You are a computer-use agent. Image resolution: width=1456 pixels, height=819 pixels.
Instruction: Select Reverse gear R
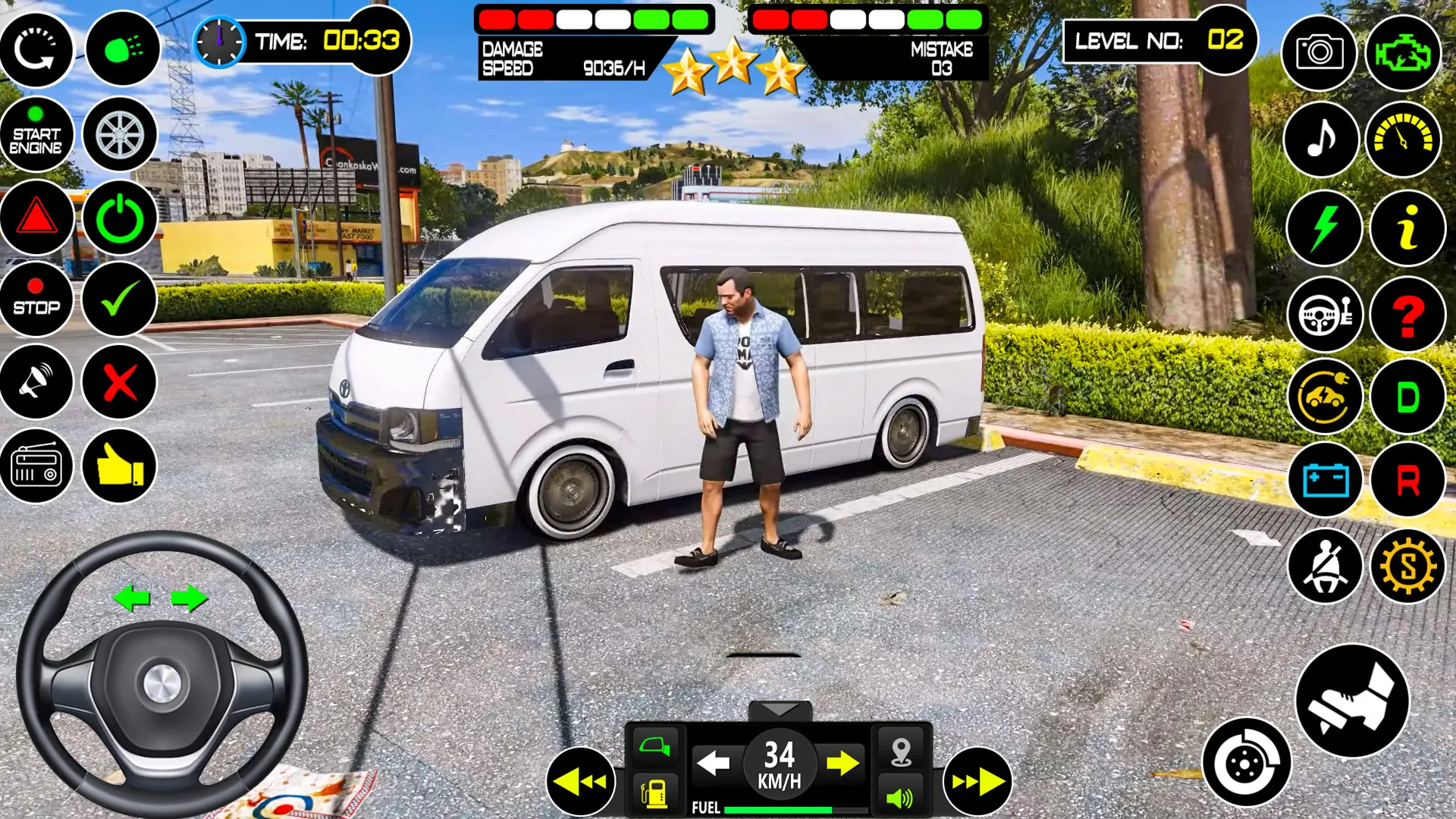(x=1407, y=480)
